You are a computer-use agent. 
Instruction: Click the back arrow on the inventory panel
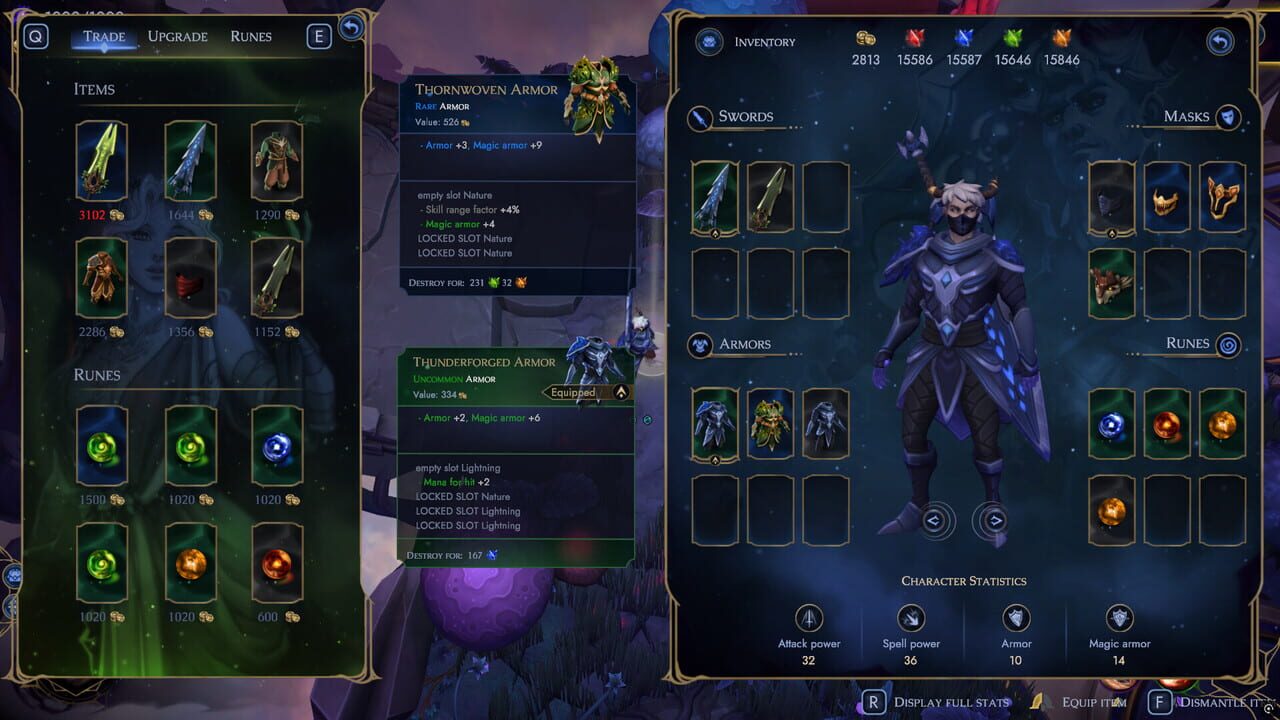click(1218, 41)
